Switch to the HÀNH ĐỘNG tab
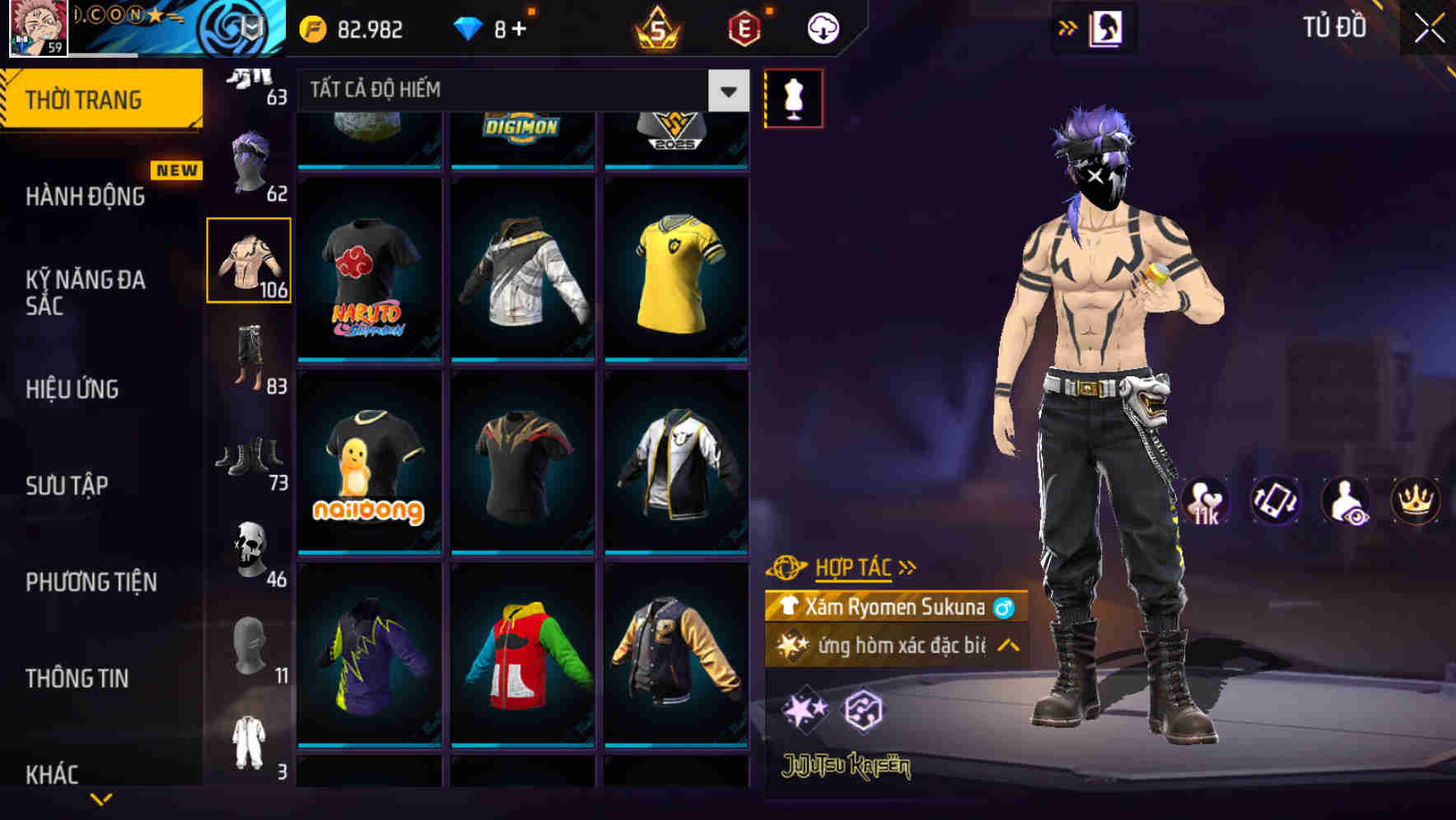This screenshot has width=1456, height=820. pos(85,197)
